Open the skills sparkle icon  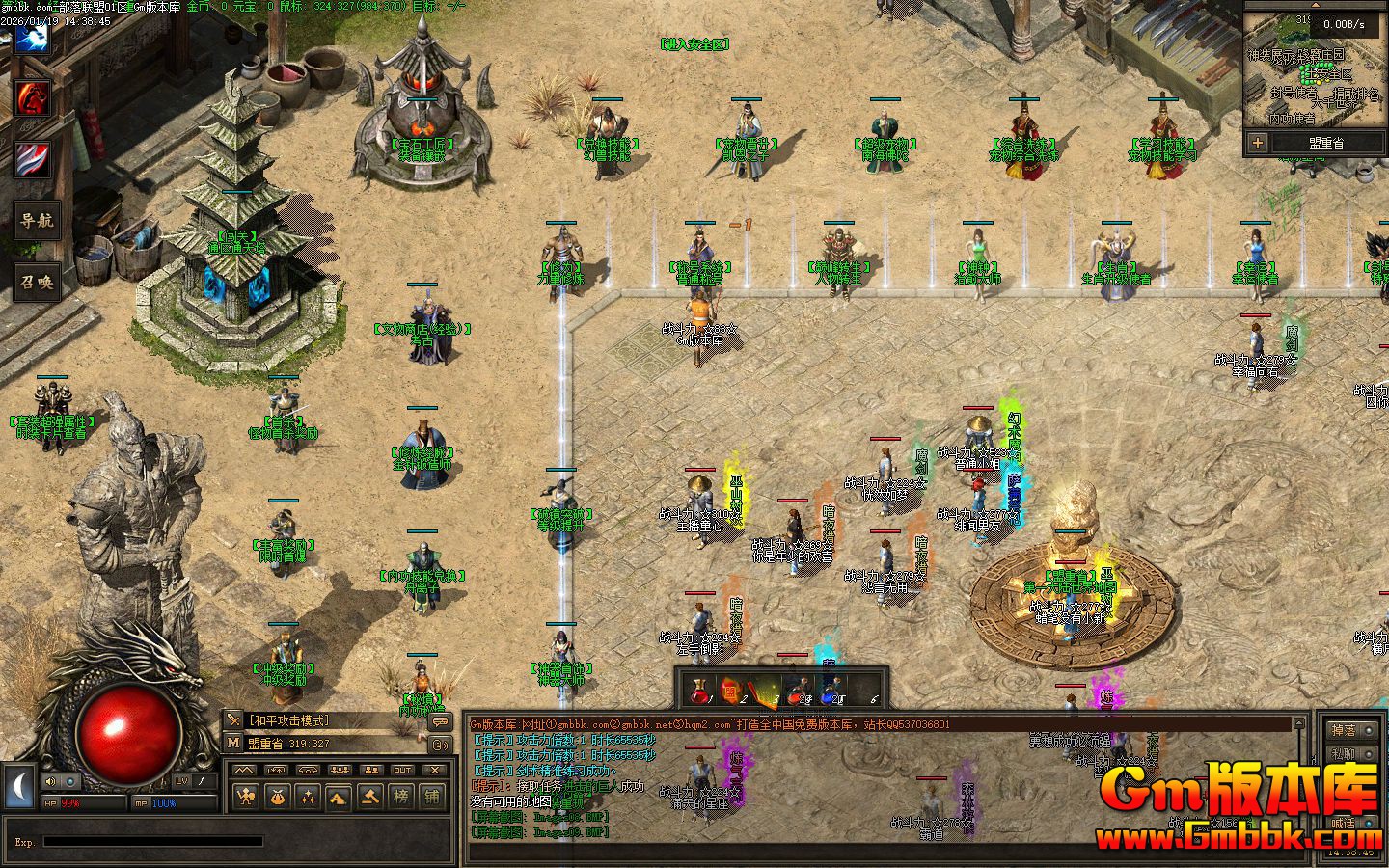click(x=308, y=797)
